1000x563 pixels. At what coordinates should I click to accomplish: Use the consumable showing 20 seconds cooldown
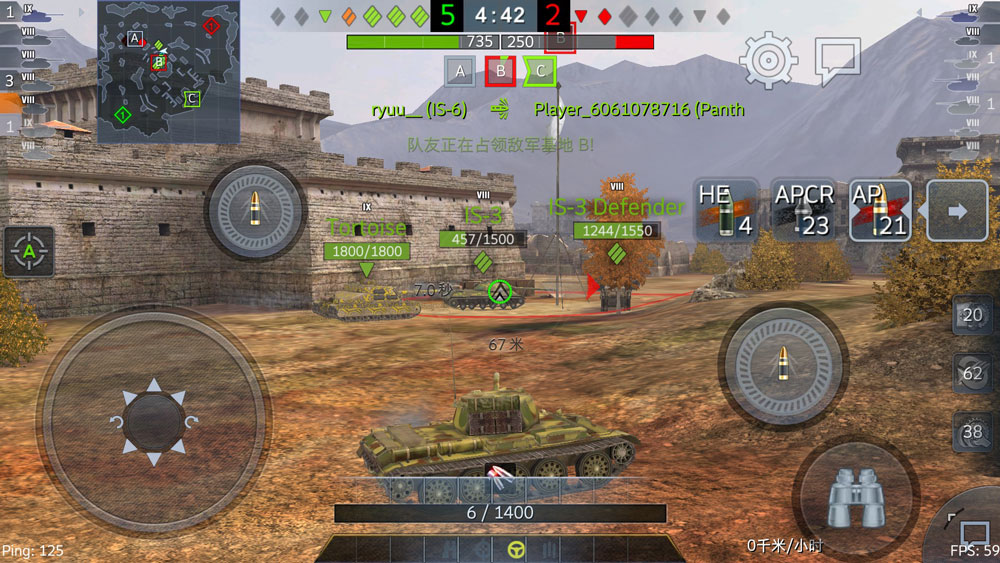pos(972,315)
